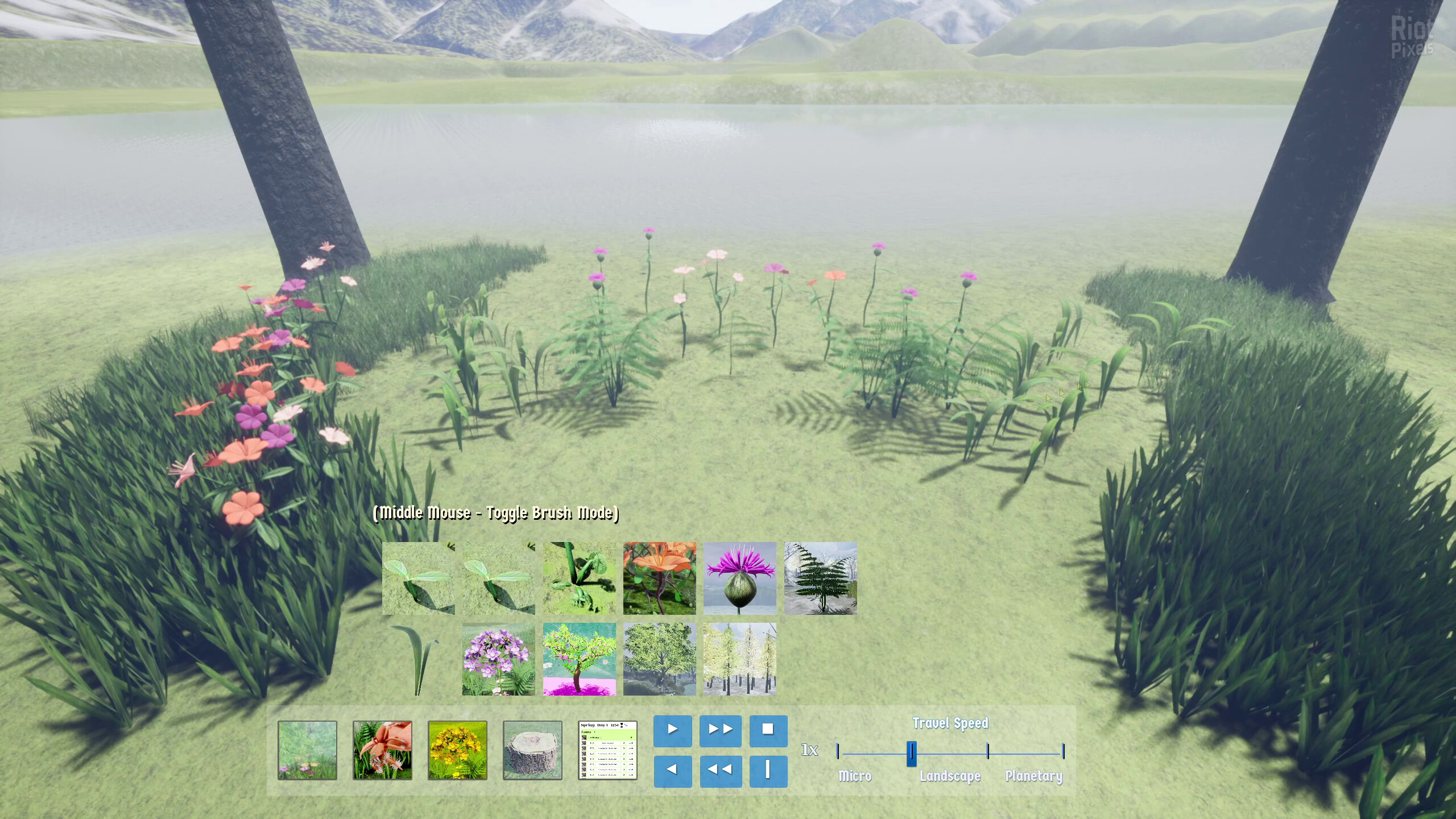Rewind time quickly

pos(720,771)
